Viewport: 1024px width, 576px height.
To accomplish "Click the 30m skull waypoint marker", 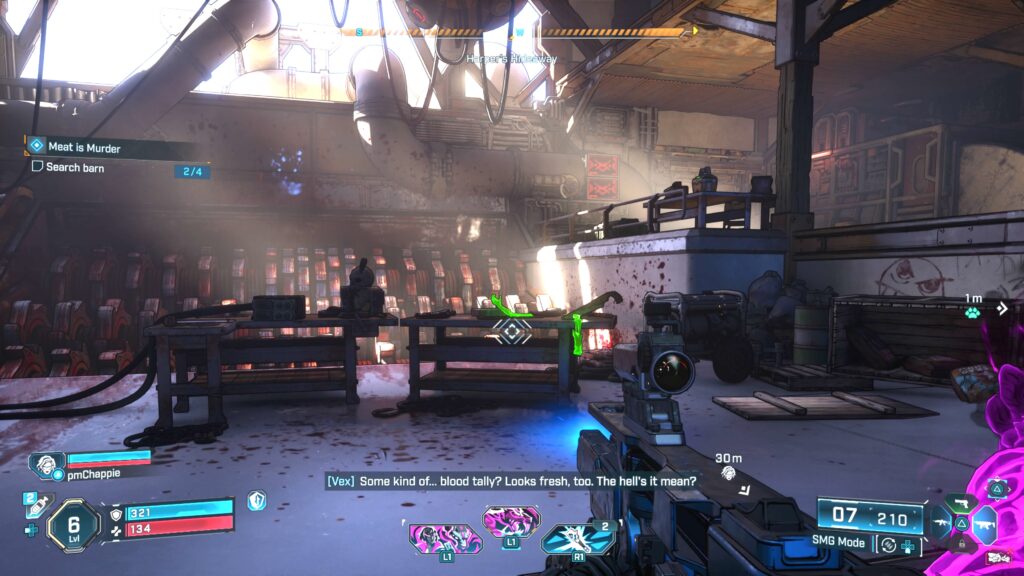I will pos(729,472).
